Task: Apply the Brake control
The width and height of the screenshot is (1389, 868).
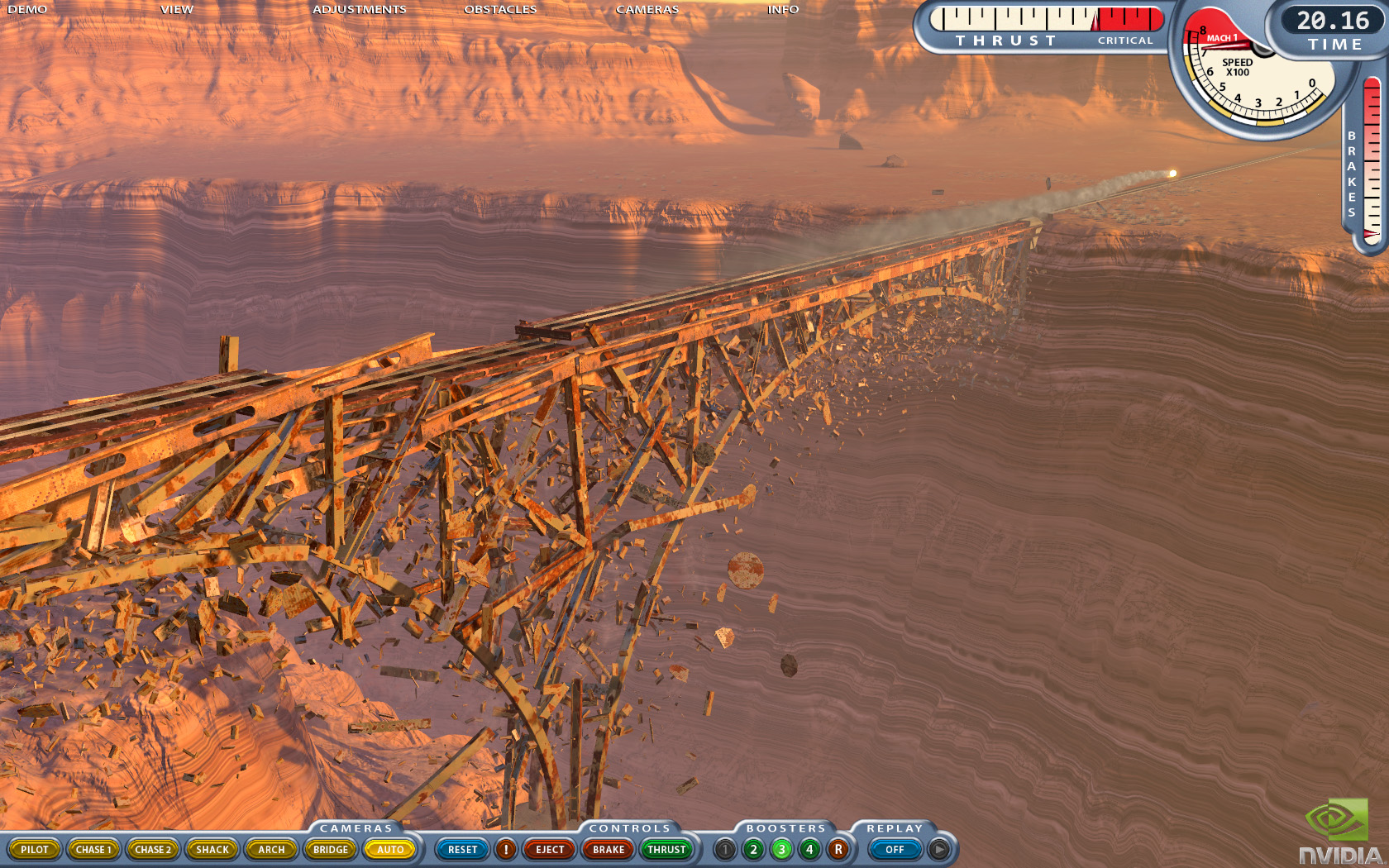Action: (609, 849)
